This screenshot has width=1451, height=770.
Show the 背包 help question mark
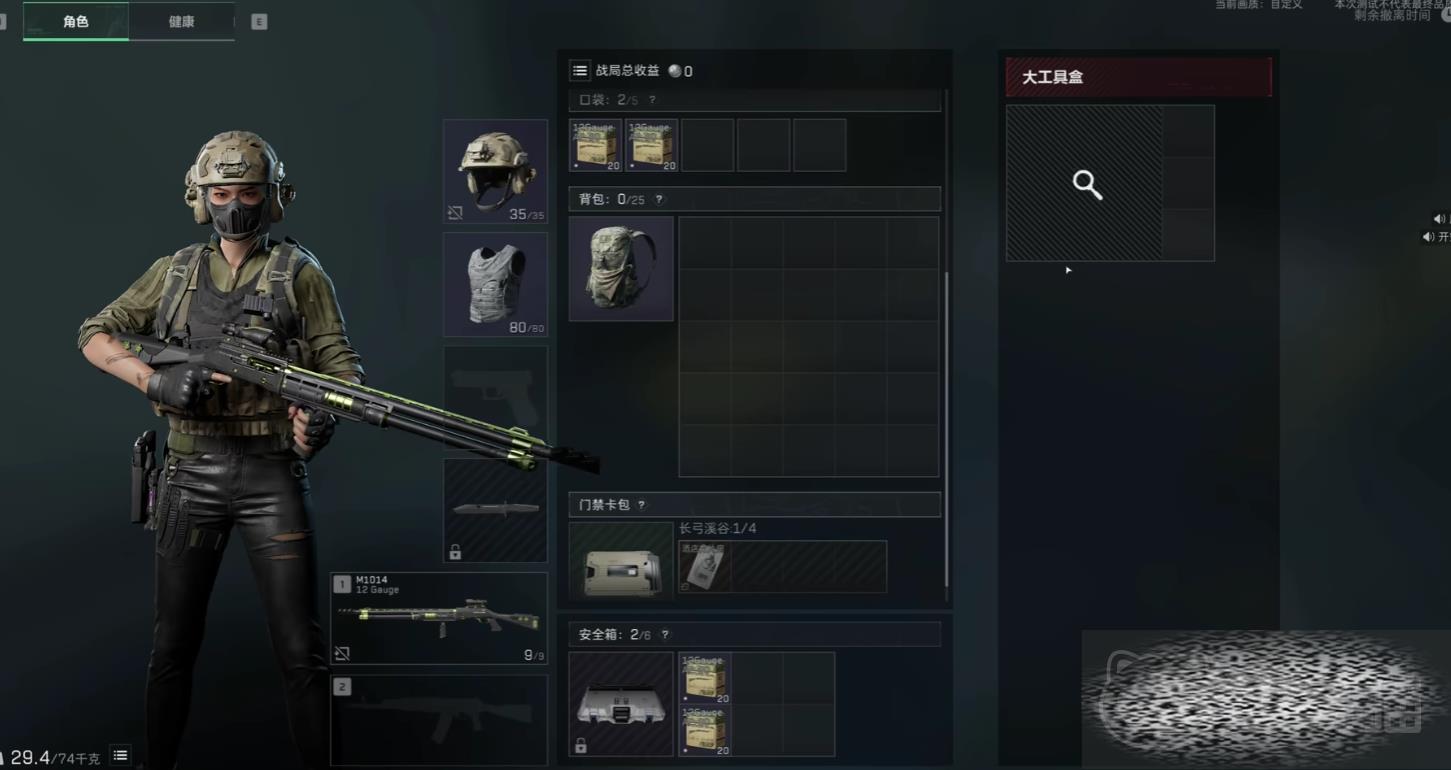pyautogui.click(x=658, y=199)
